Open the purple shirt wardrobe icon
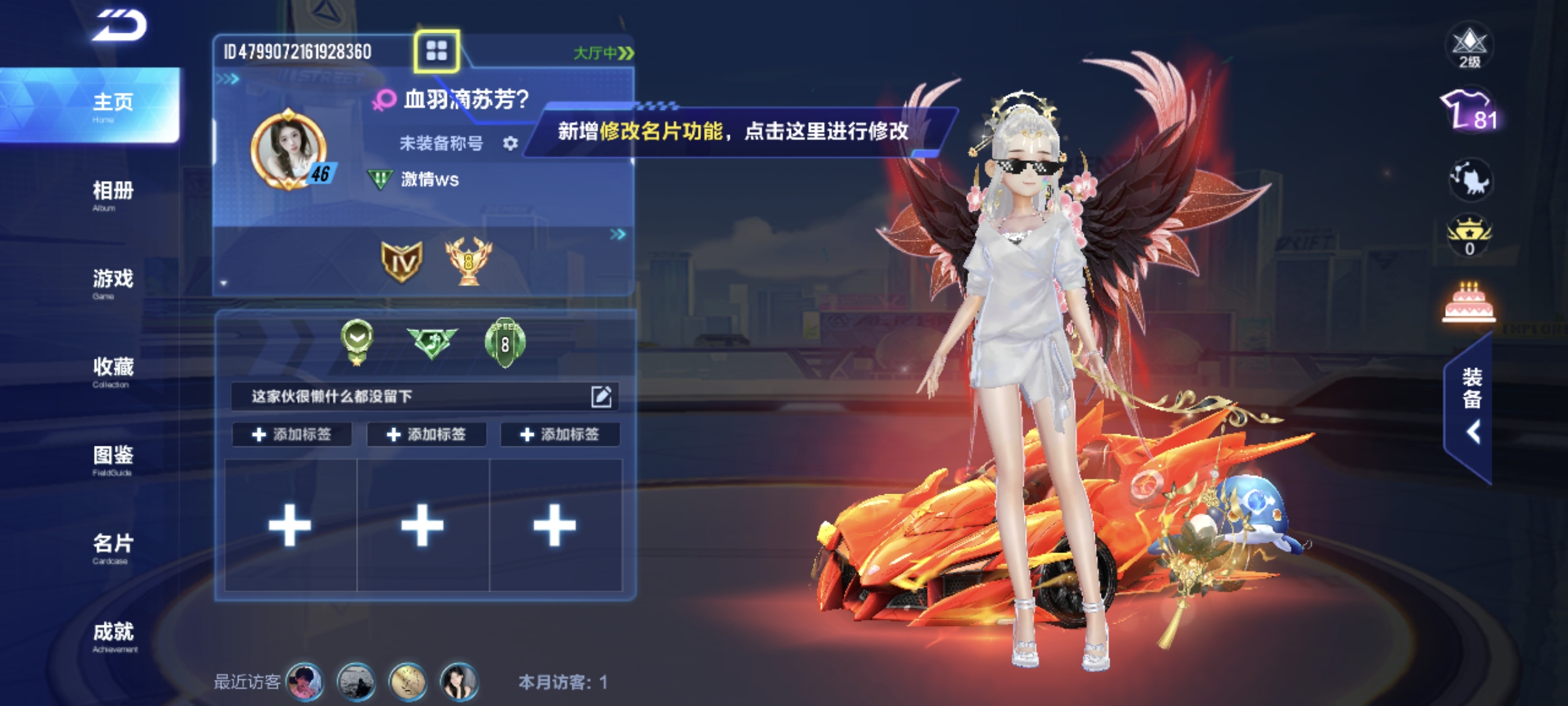This screenshot has width=1568, height=706. click(1469, 111)
